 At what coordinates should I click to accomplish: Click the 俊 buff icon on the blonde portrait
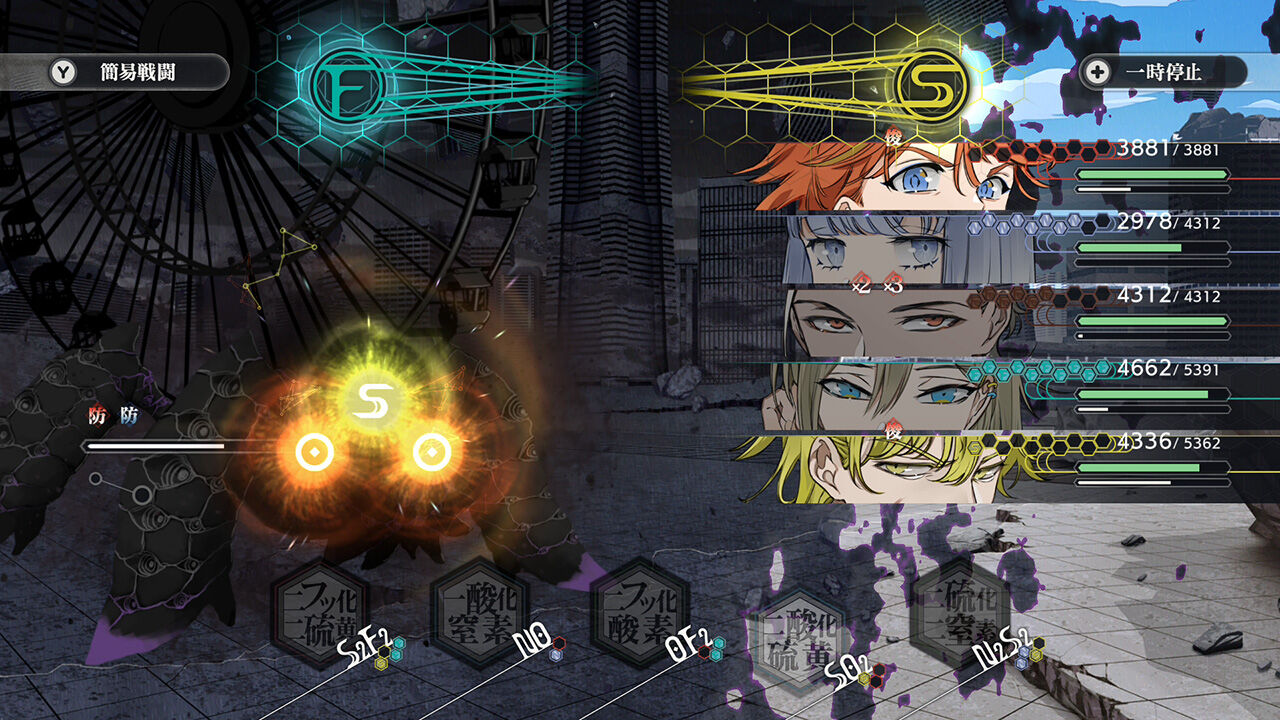point(893,428)
